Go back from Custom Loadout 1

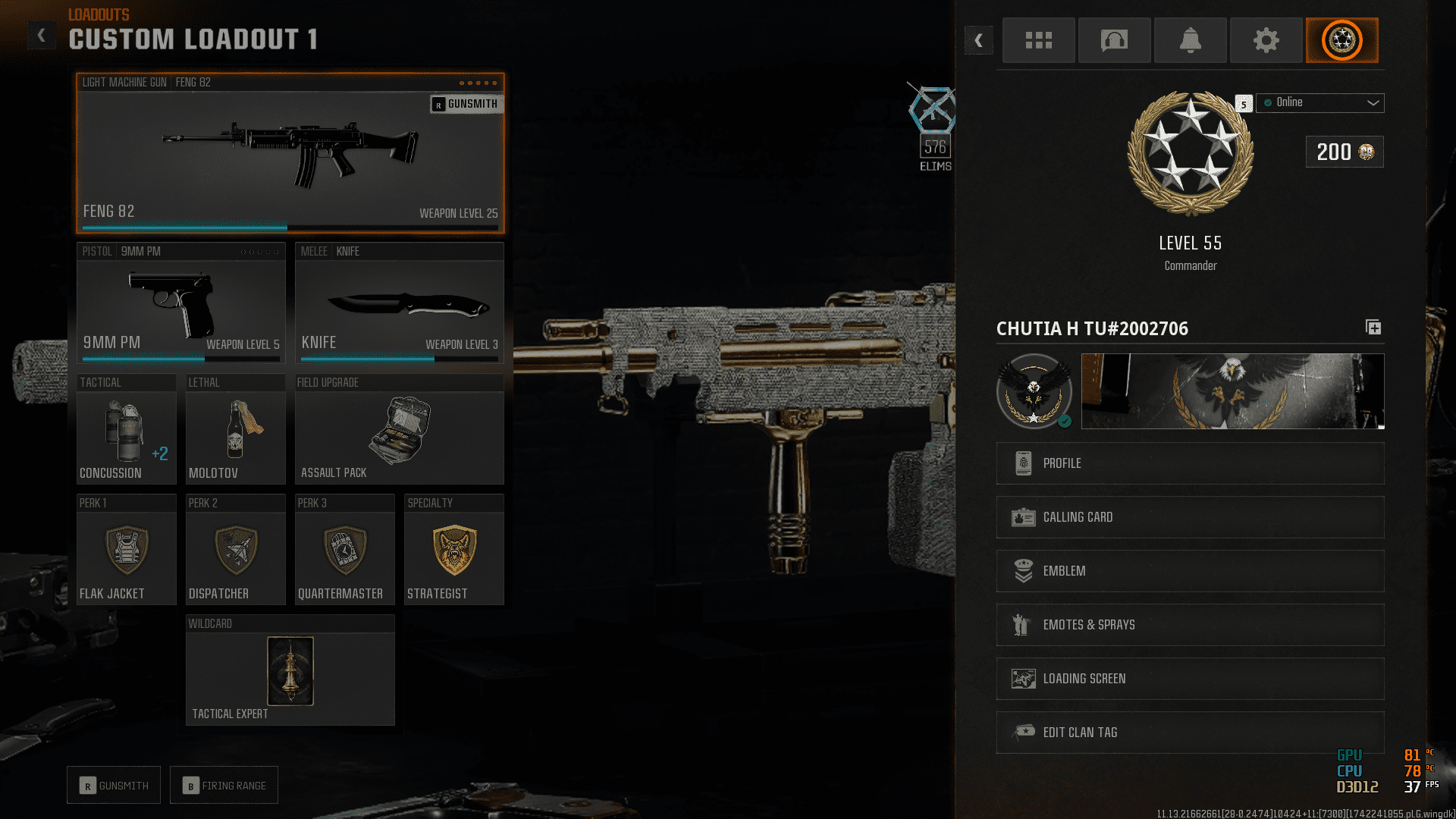tap(42, 35)
